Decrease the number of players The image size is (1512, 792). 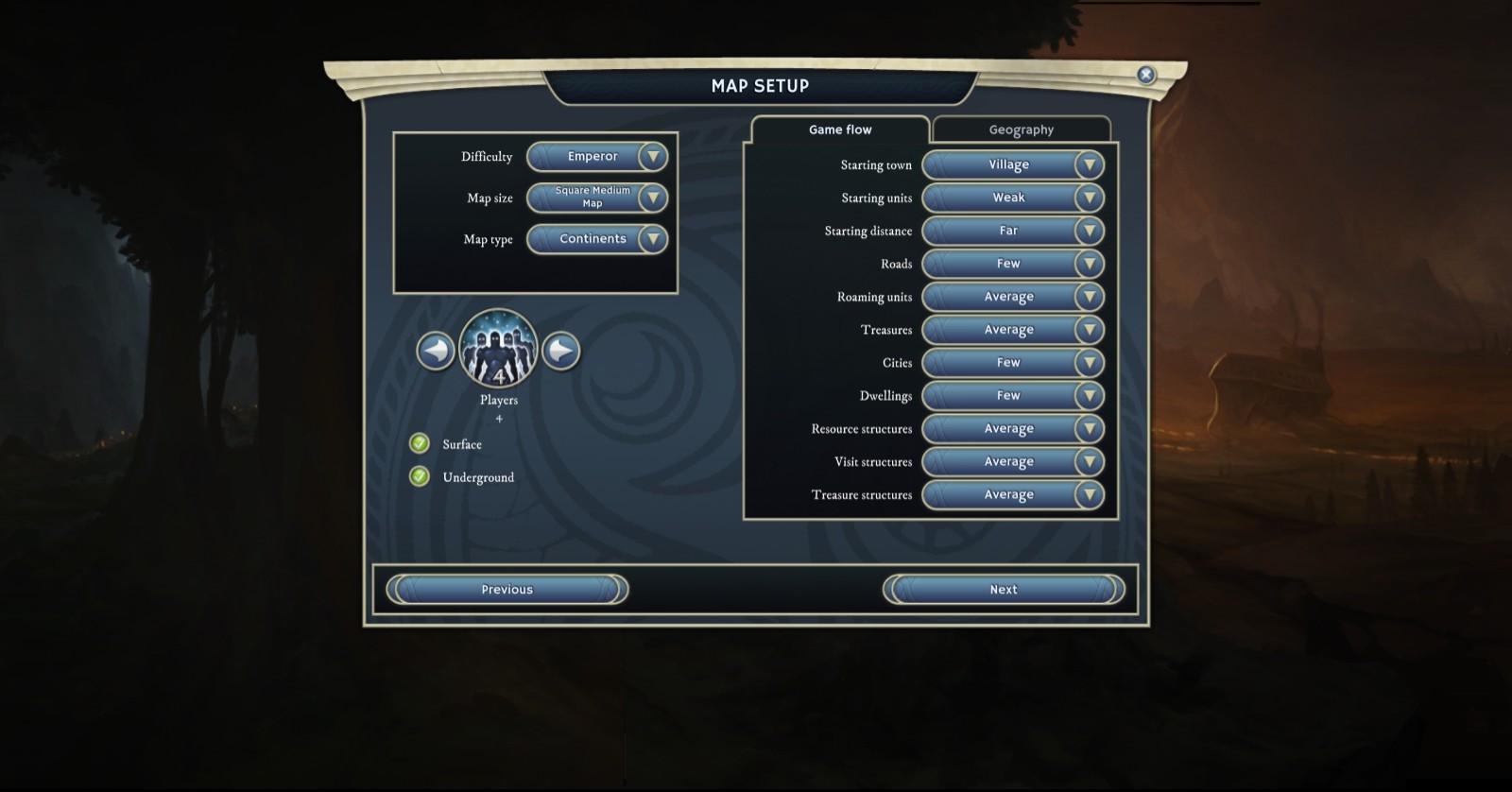point(436,352)
